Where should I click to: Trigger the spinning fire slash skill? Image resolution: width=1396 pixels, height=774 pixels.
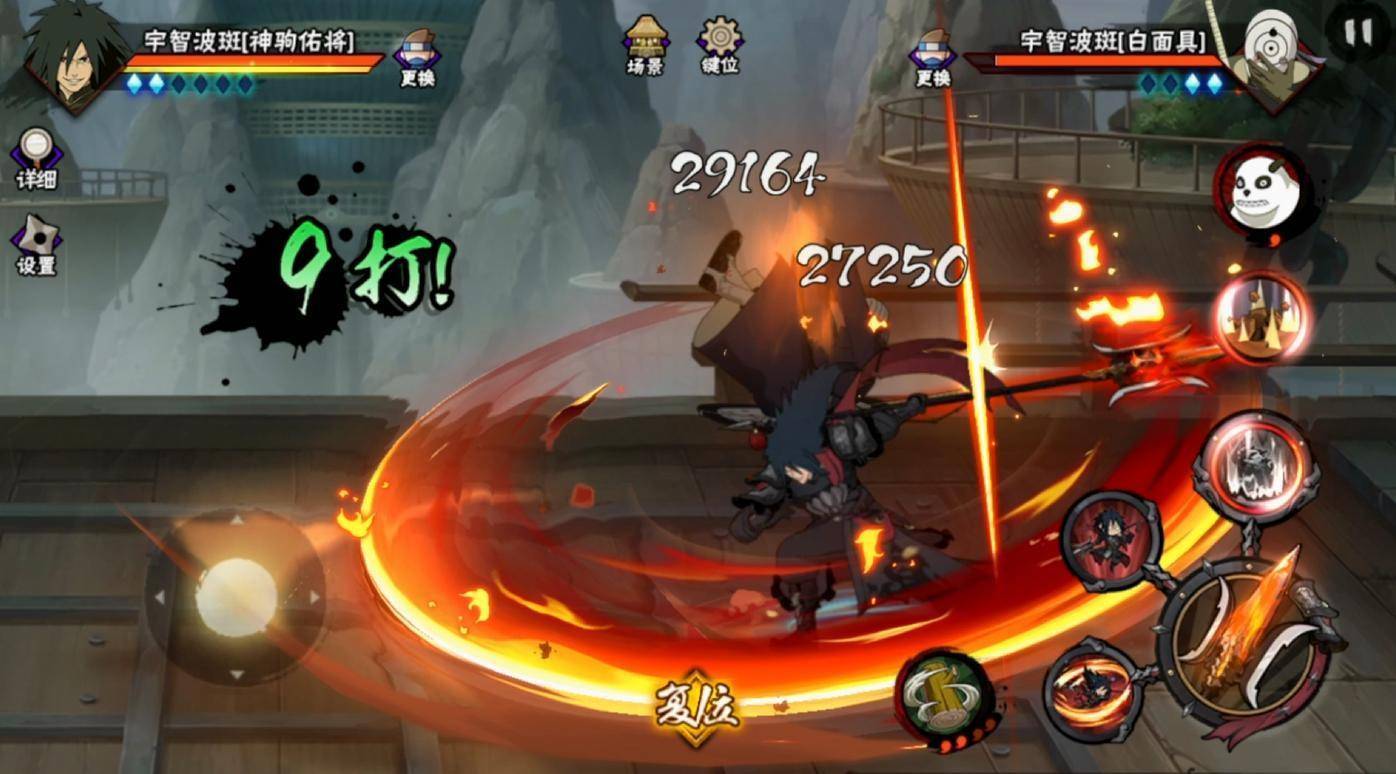pos(1092,689)
